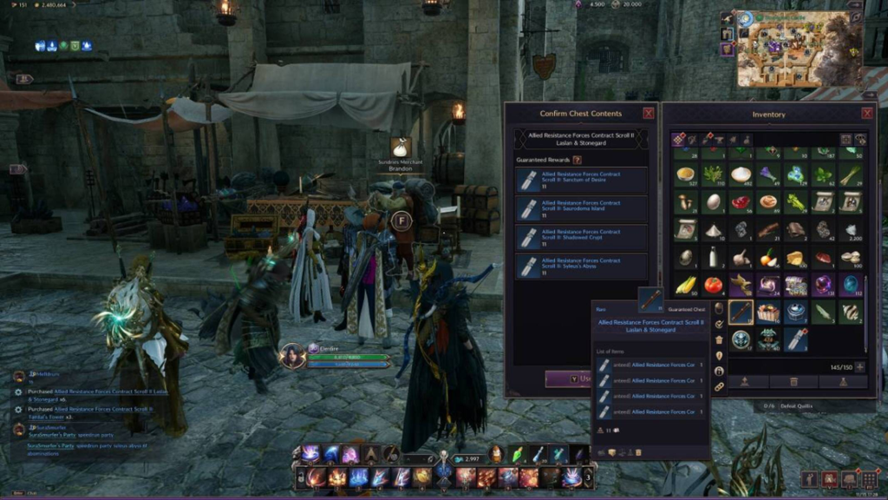Select the highlighted contract scroll chest slot
Viewport: 888px width, 500px height.
click(x=741, y=312)
